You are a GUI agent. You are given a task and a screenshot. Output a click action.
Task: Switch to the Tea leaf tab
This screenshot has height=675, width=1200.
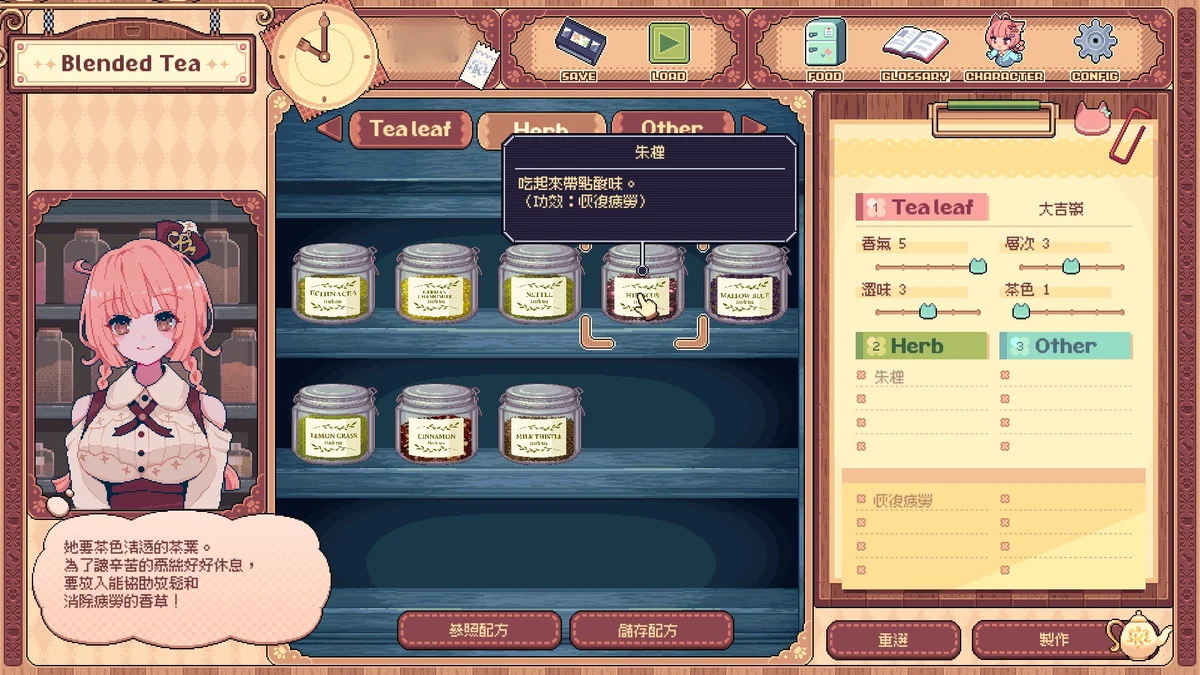click(x=410, y=129)
